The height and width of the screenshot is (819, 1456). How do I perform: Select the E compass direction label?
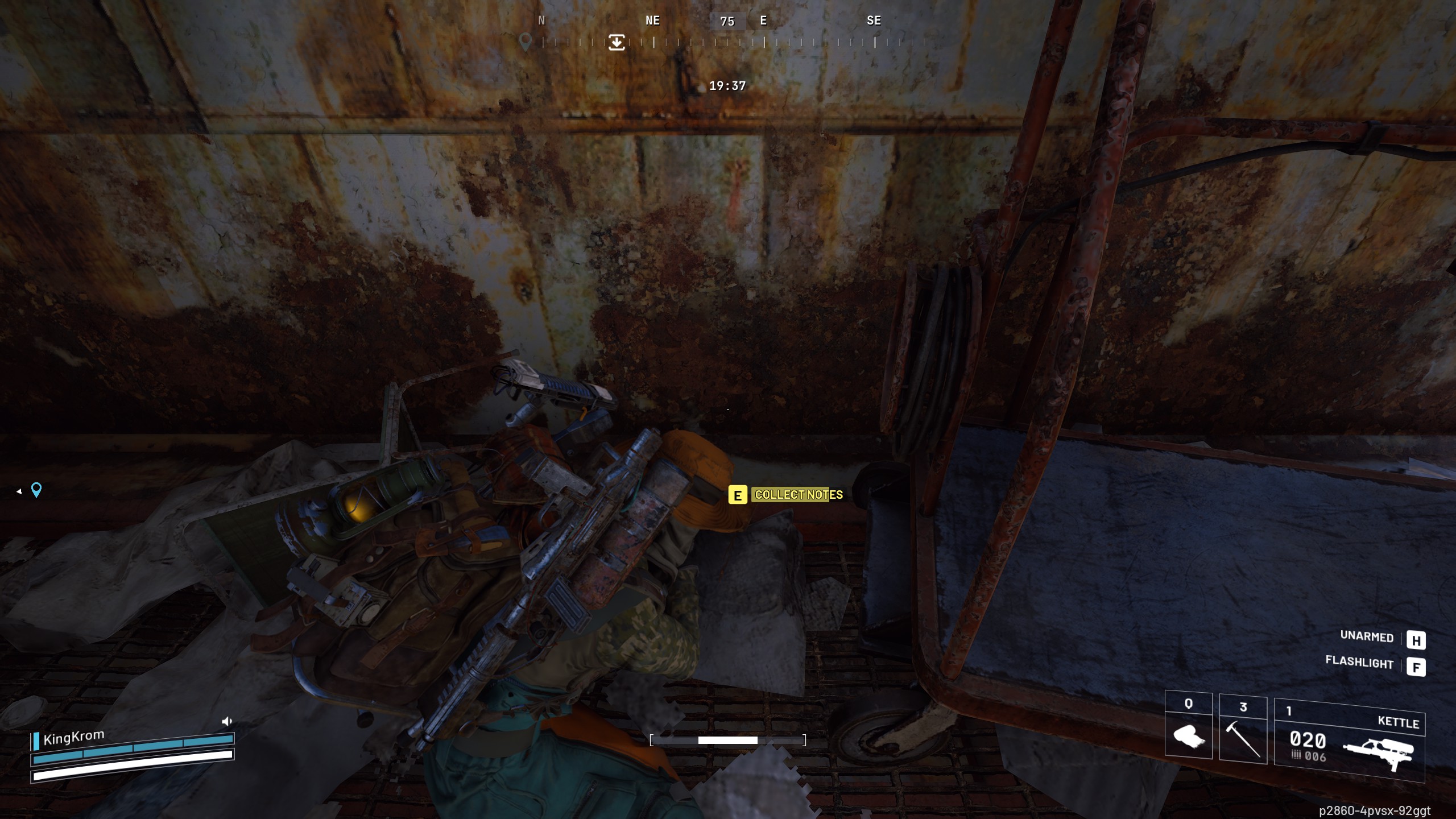763,21
